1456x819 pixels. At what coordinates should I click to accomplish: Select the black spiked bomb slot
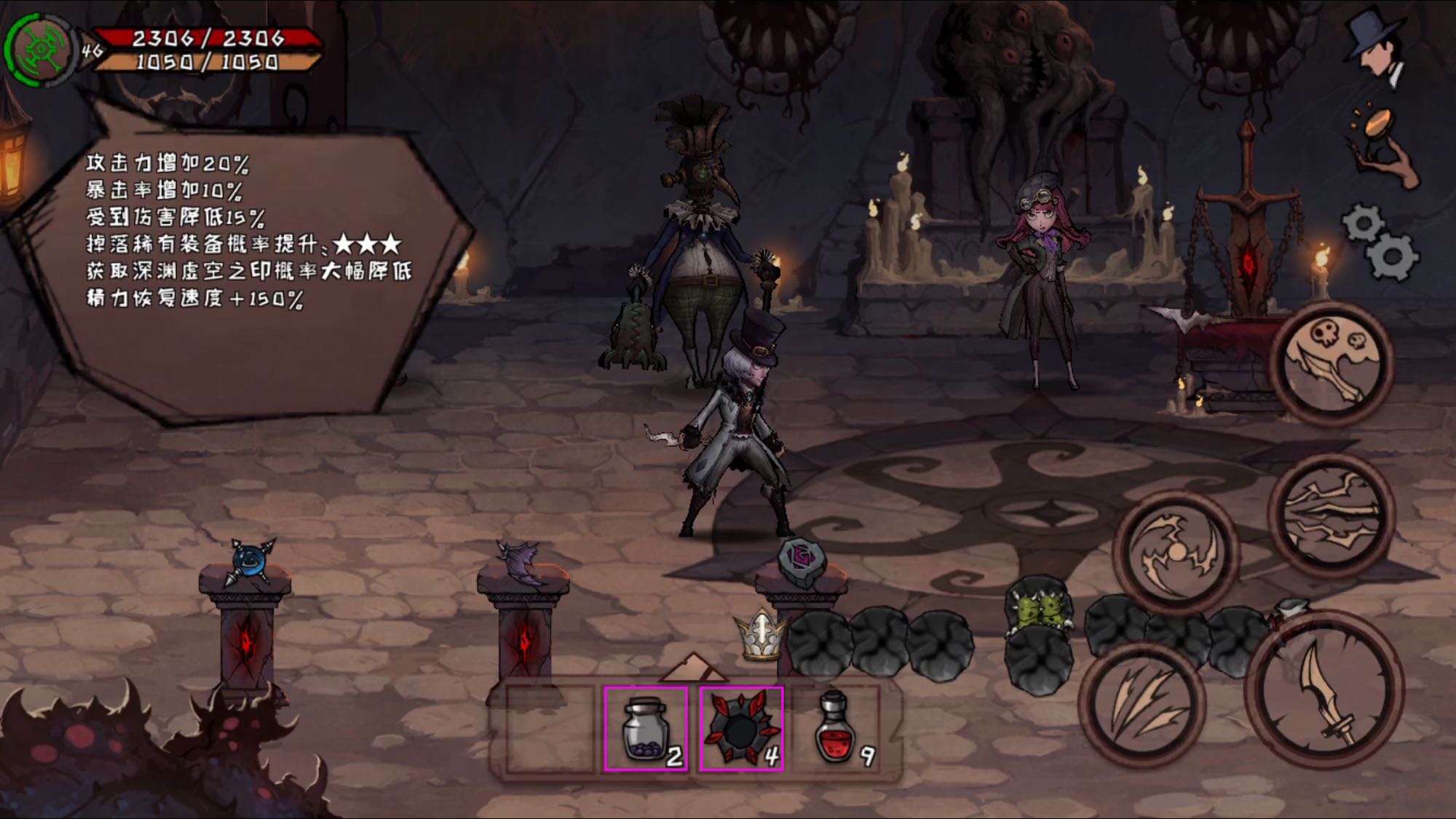click(x=741, y=729)
